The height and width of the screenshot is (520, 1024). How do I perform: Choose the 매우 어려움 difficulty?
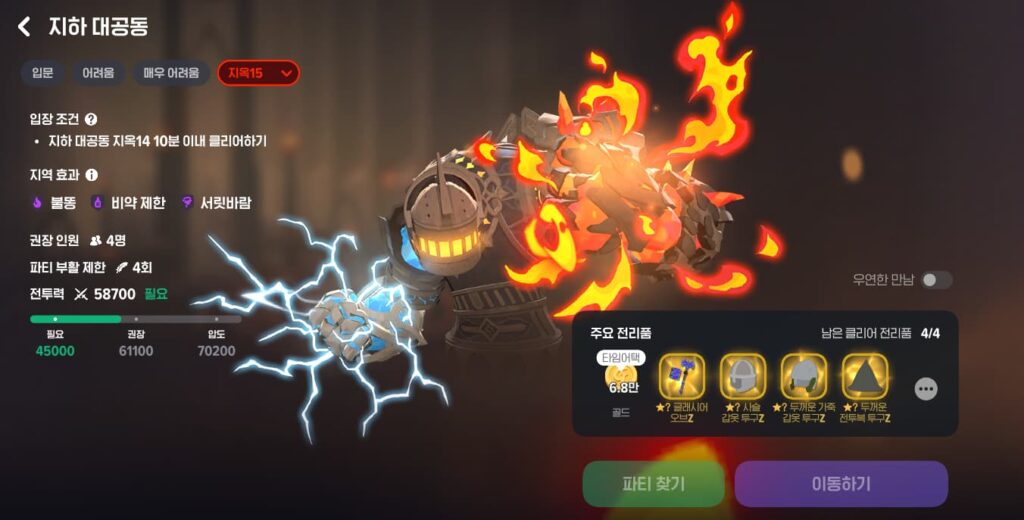170,73
